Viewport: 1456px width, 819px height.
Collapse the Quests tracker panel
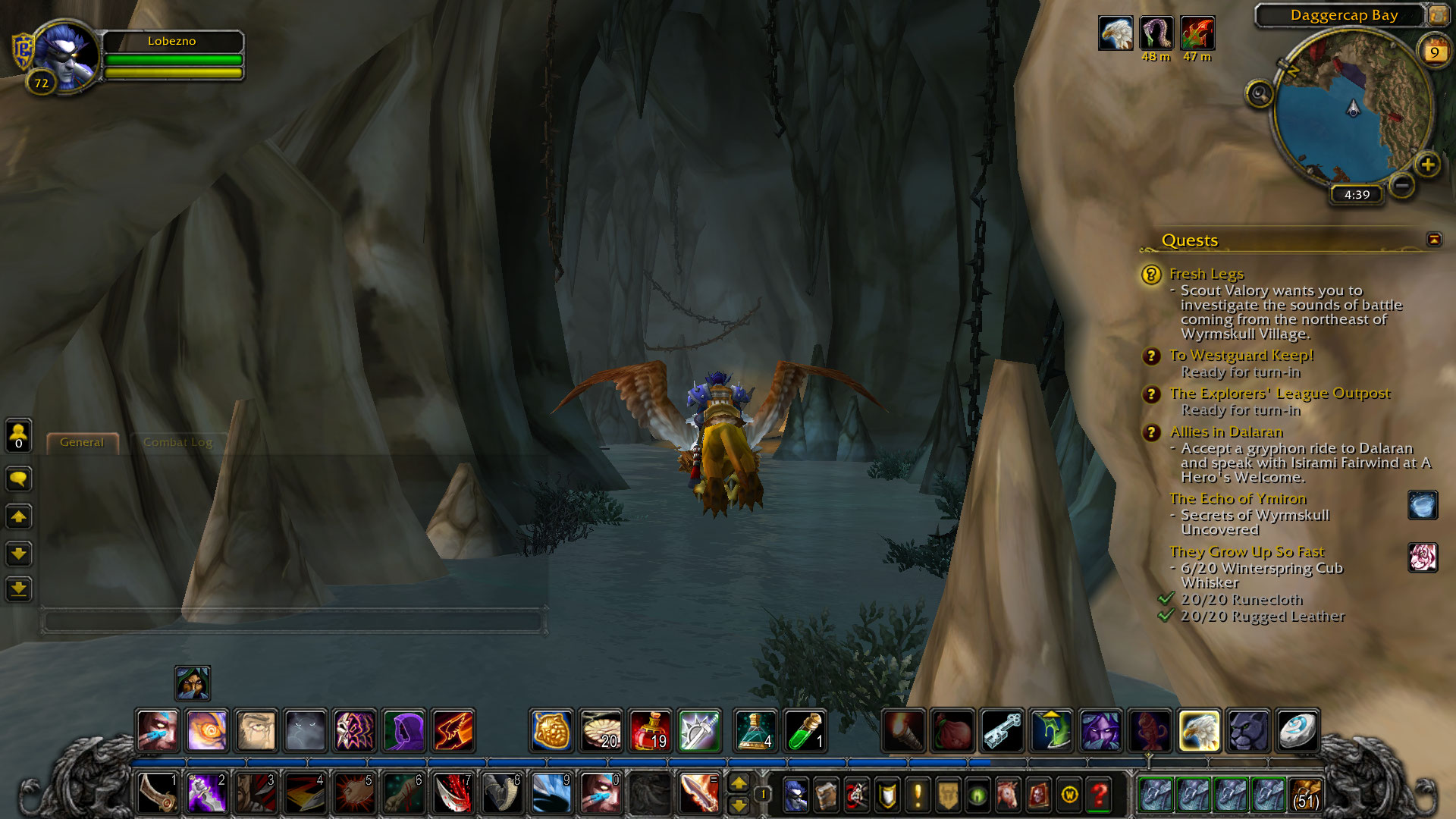[1433, 240]
